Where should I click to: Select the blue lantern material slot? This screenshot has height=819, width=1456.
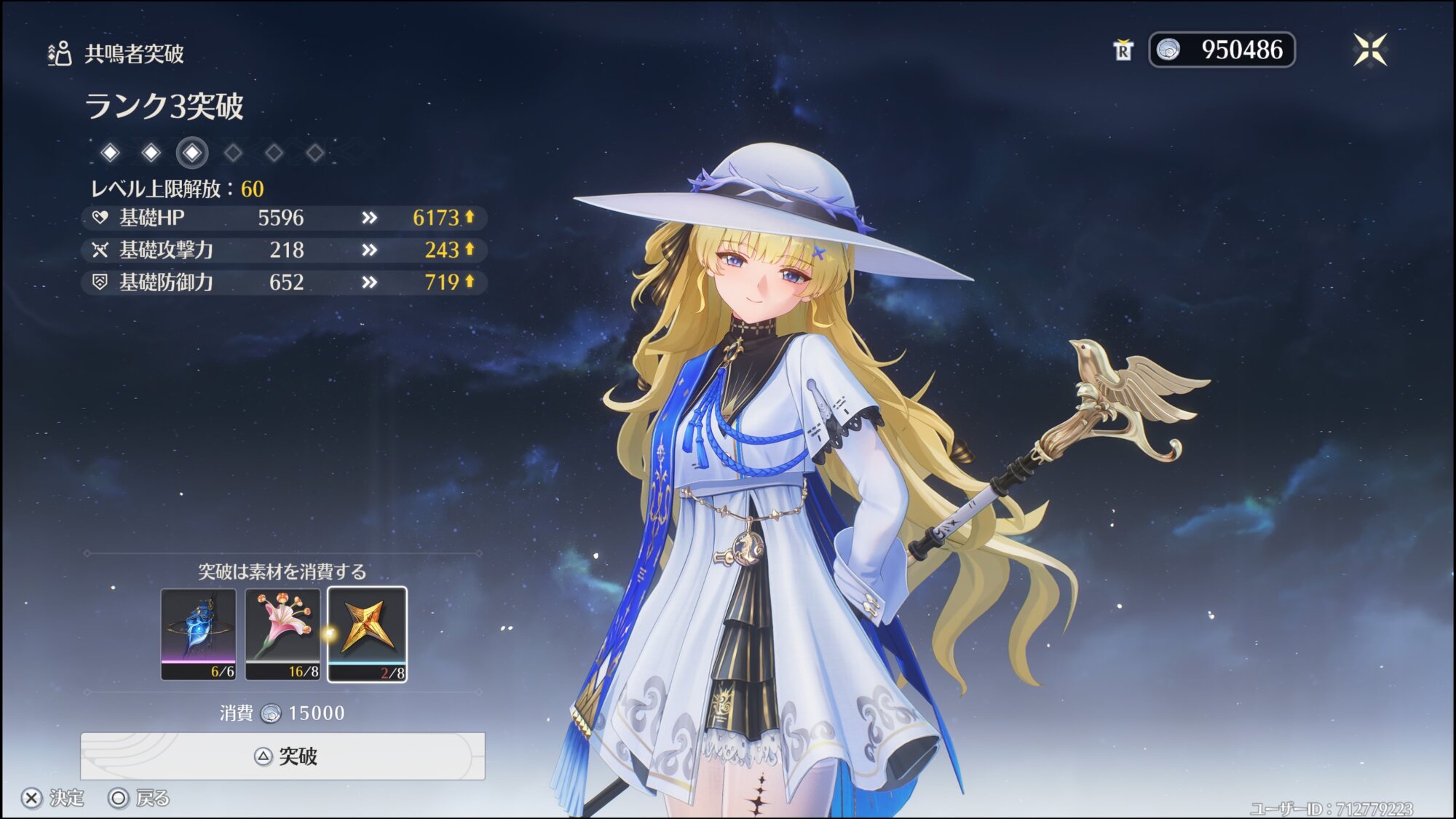(199, 634)
